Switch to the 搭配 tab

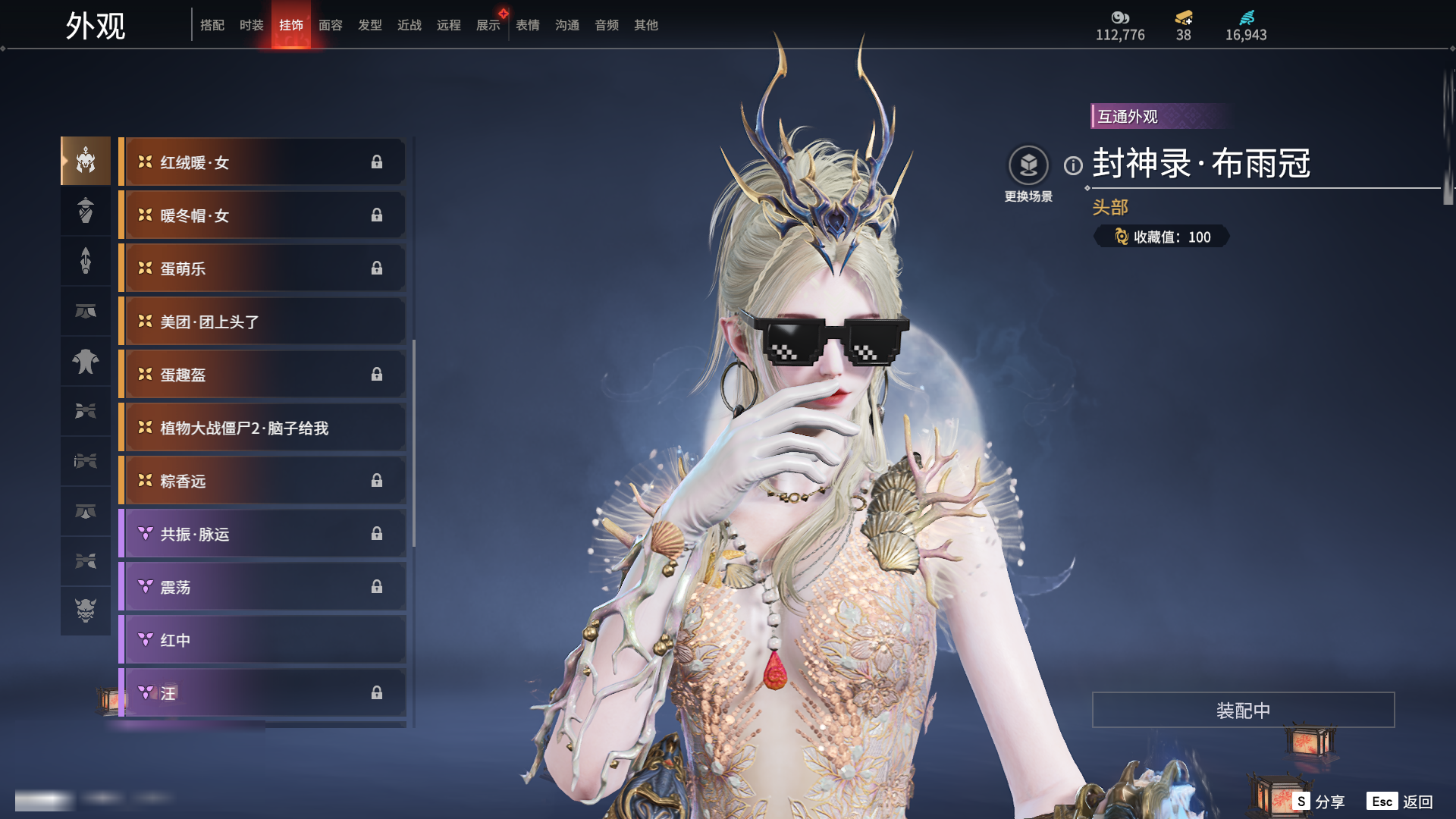click(212, 25)
